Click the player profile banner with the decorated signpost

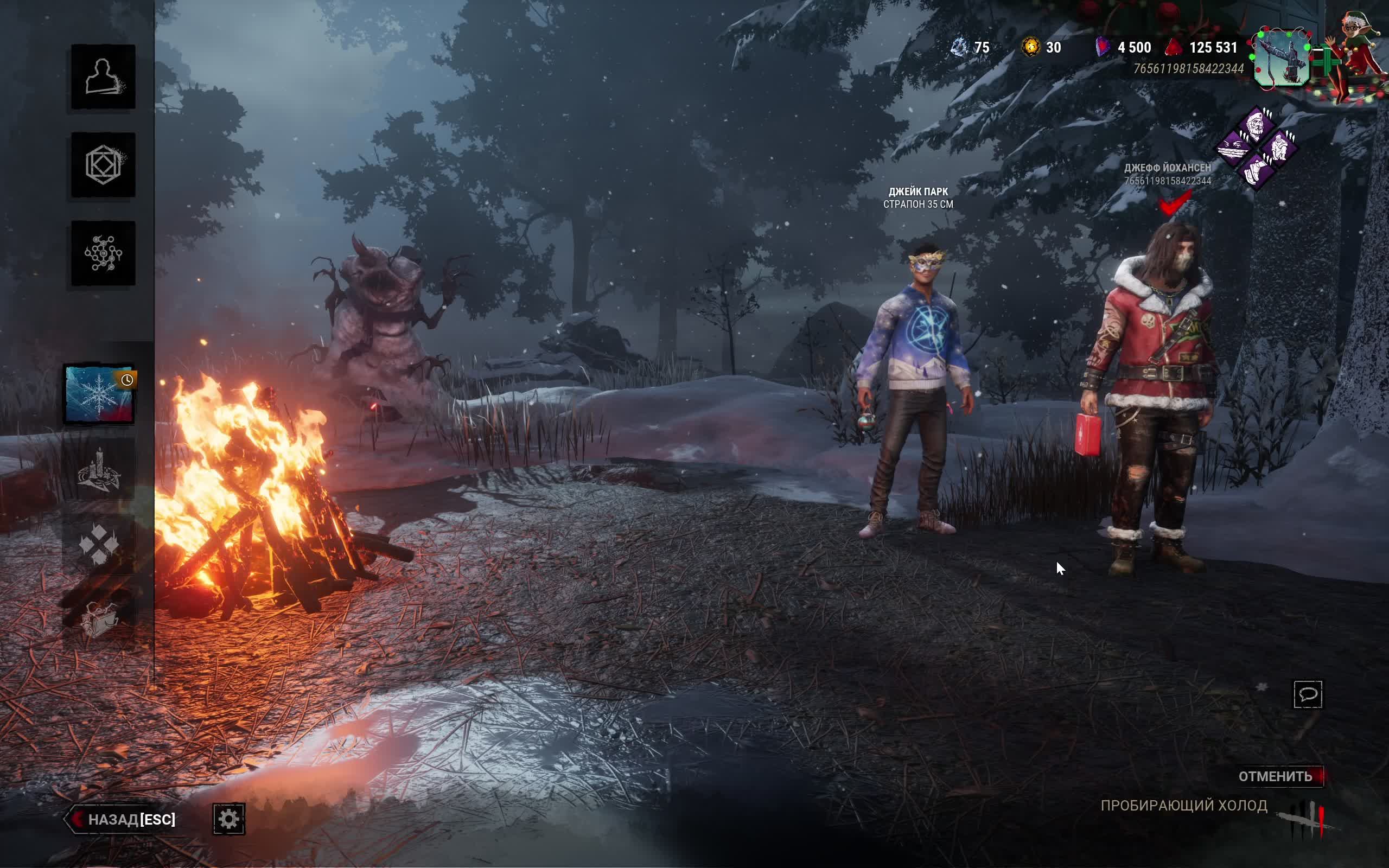(1282, 59)
